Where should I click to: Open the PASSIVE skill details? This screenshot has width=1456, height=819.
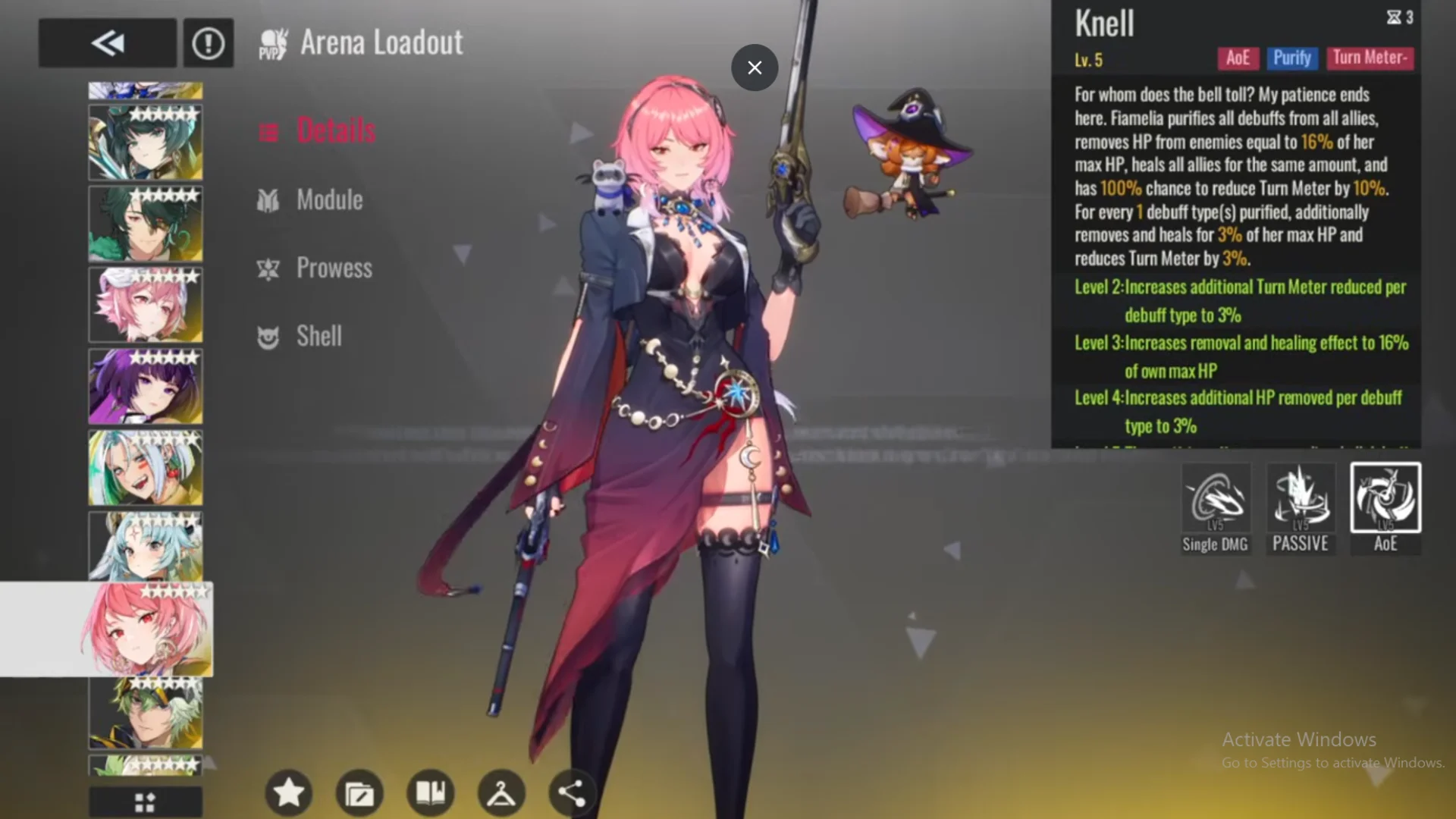(1300, 500)
